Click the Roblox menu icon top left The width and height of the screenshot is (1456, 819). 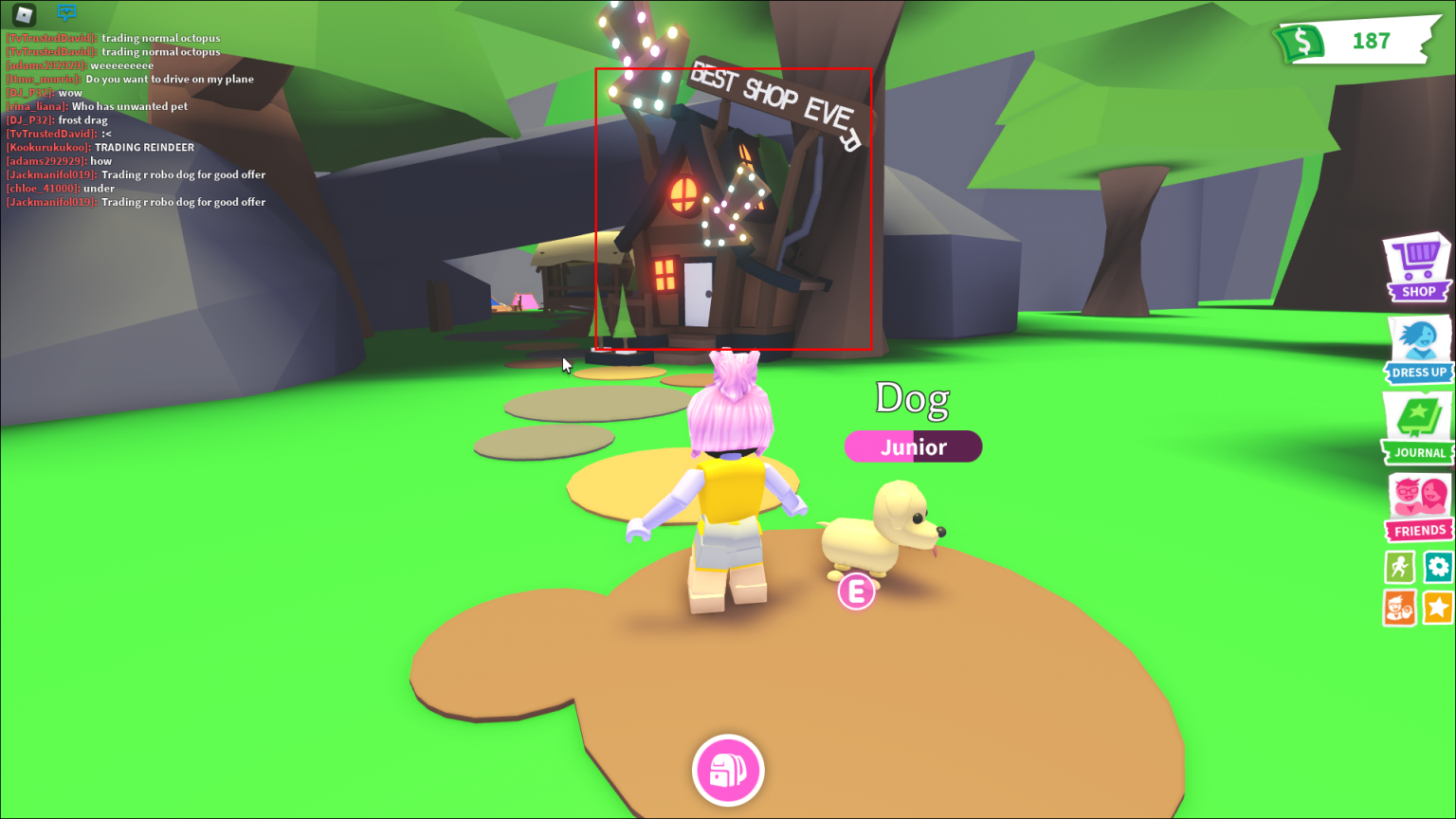point(24,15)
